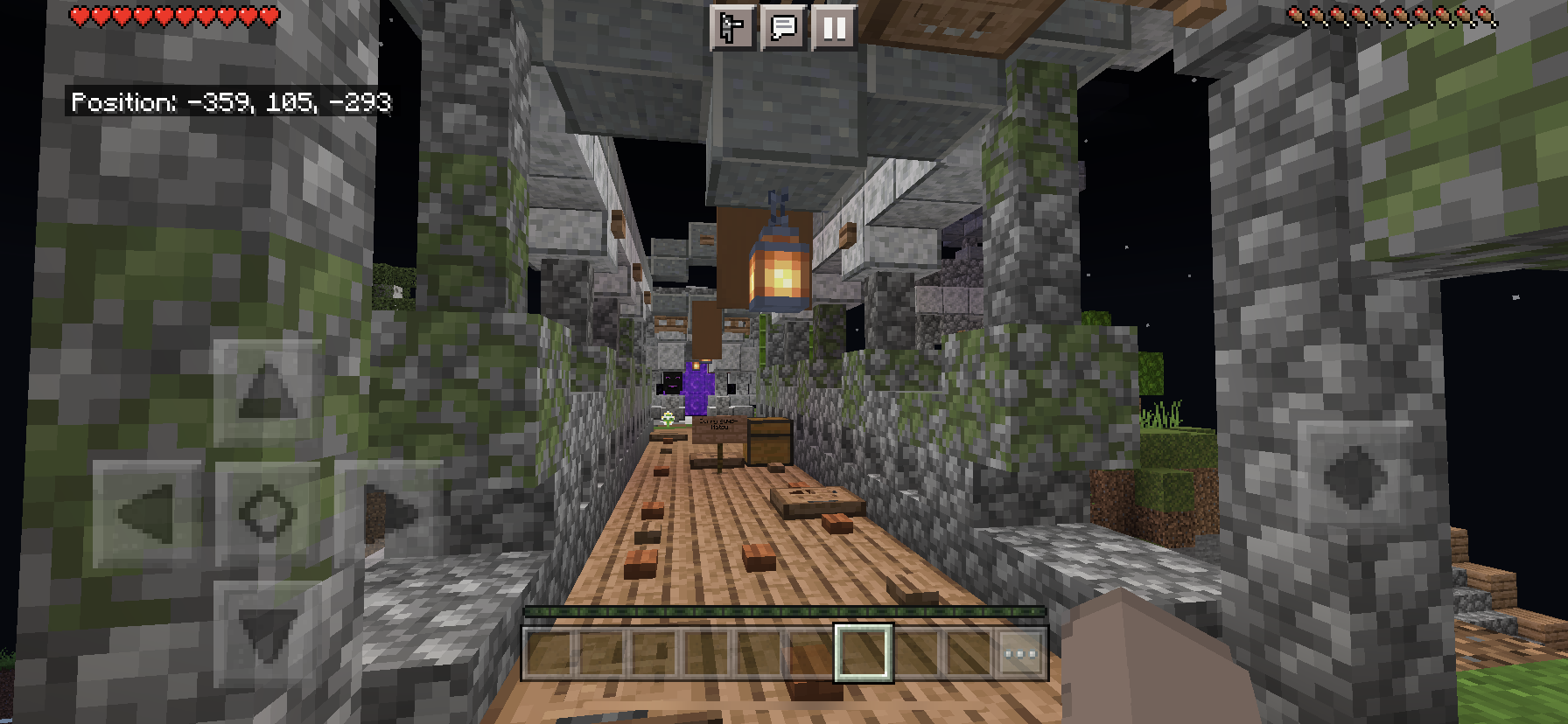Pause the game with the pause button
Screen dimensions: 1568x724
click(x=834, y=28)
